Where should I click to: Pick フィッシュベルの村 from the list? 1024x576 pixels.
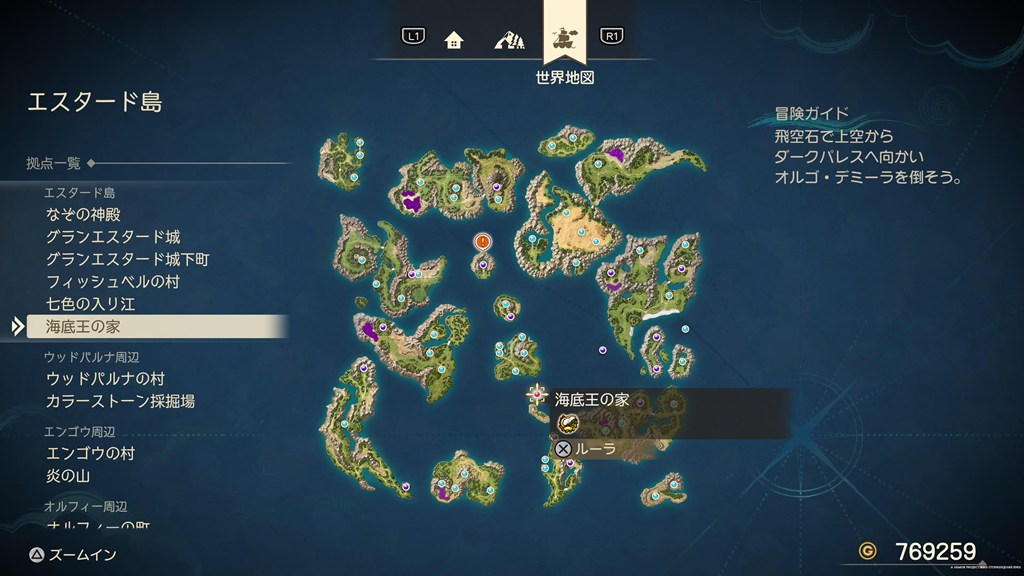tap(112, 282)
